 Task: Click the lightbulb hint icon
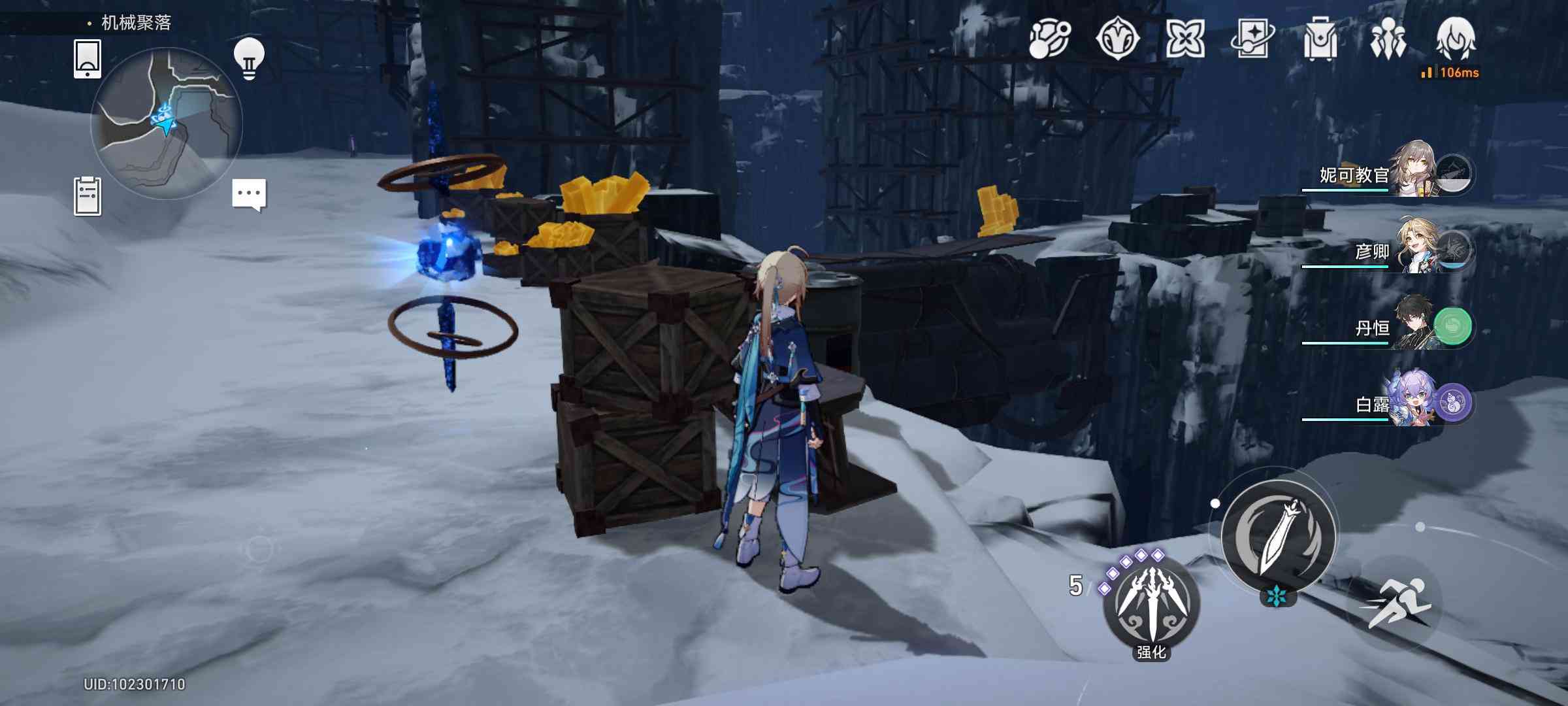[x=249, y=59]
